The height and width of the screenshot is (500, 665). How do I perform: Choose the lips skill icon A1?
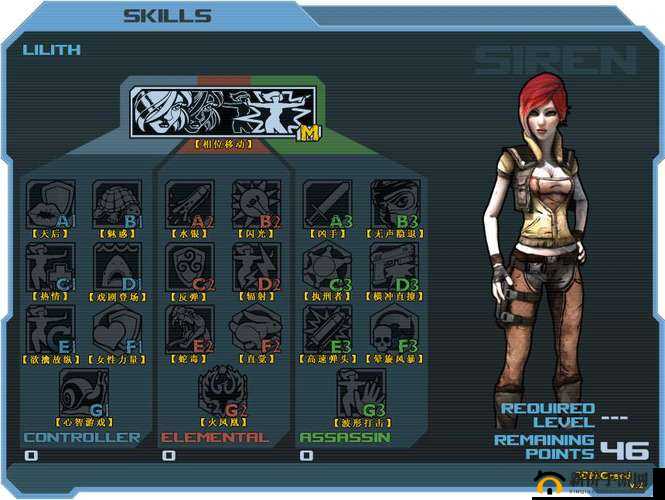point(50,203)
